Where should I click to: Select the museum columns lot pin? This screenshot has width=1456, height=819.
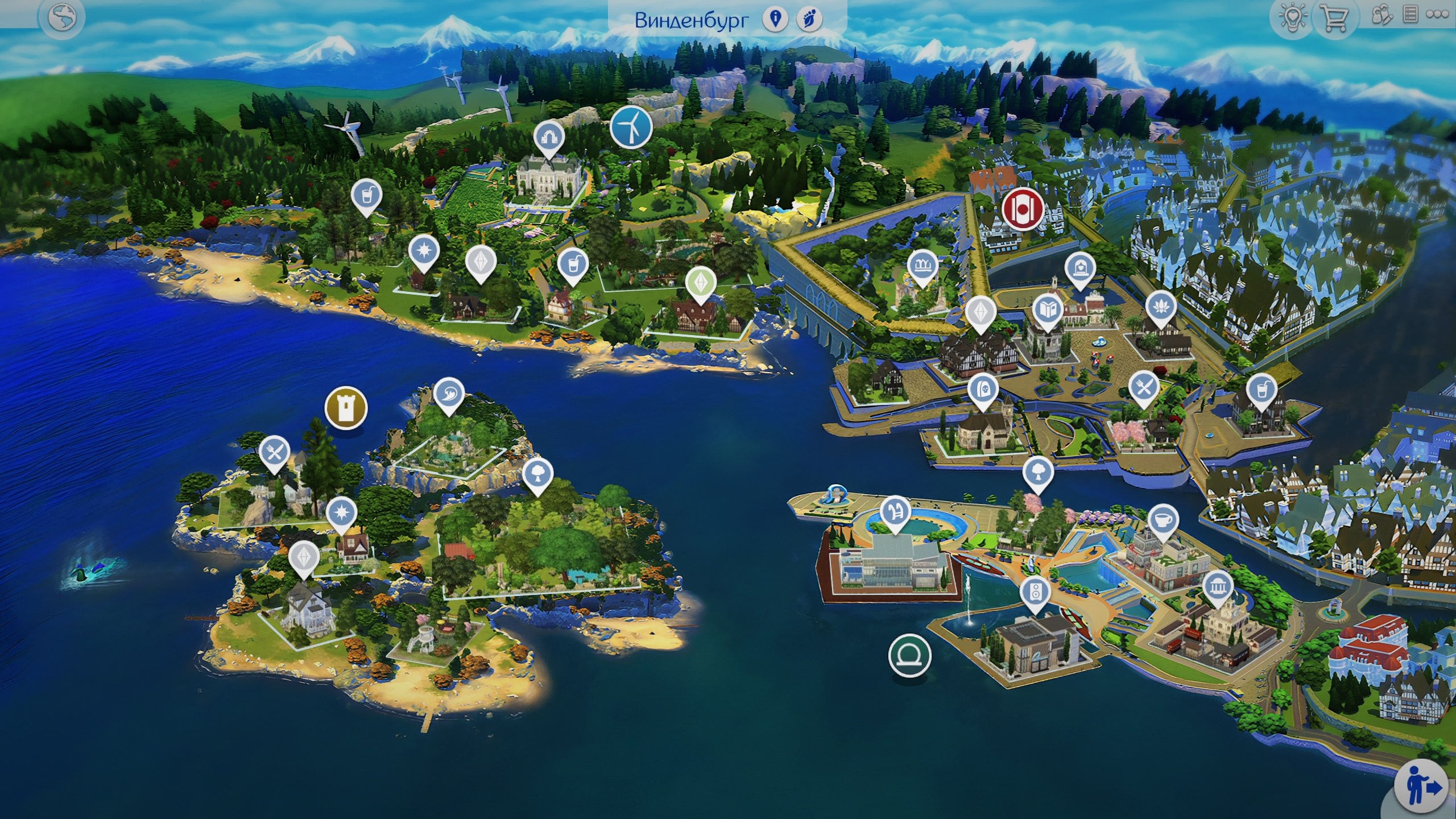point(1217,586)
